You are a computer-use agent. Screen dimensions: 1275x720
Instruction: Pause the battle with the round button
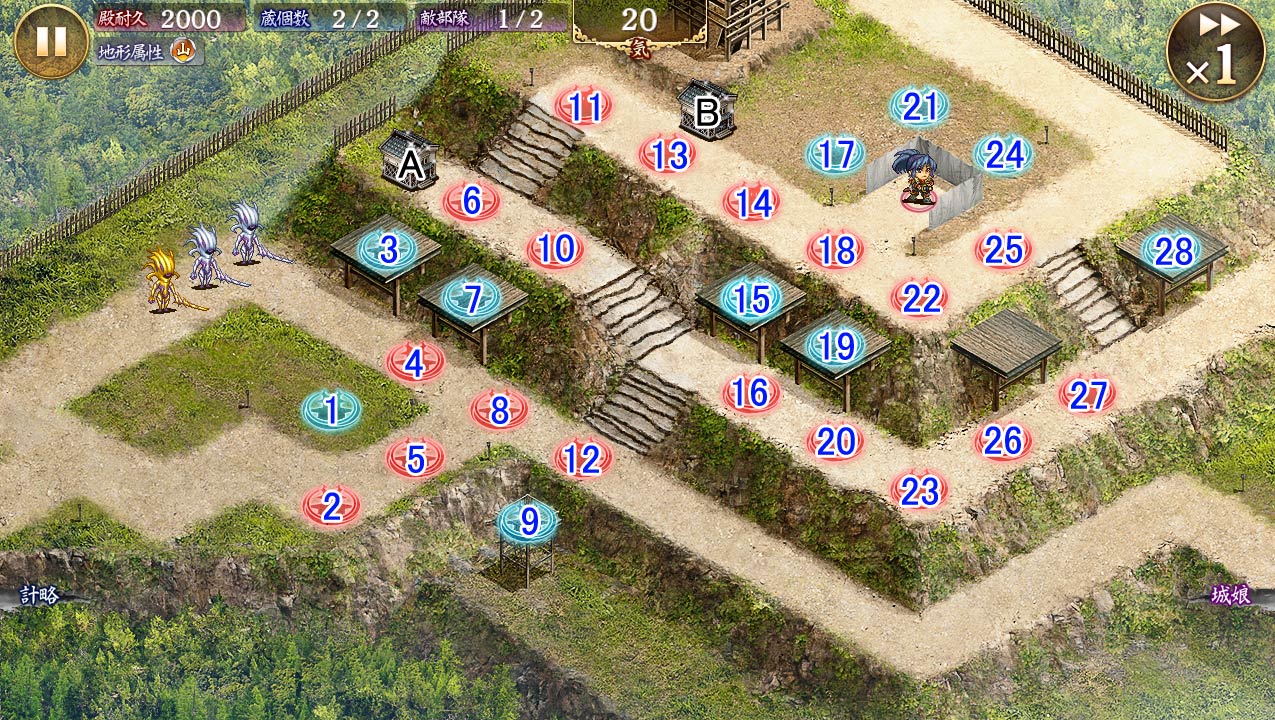point(51,41)
